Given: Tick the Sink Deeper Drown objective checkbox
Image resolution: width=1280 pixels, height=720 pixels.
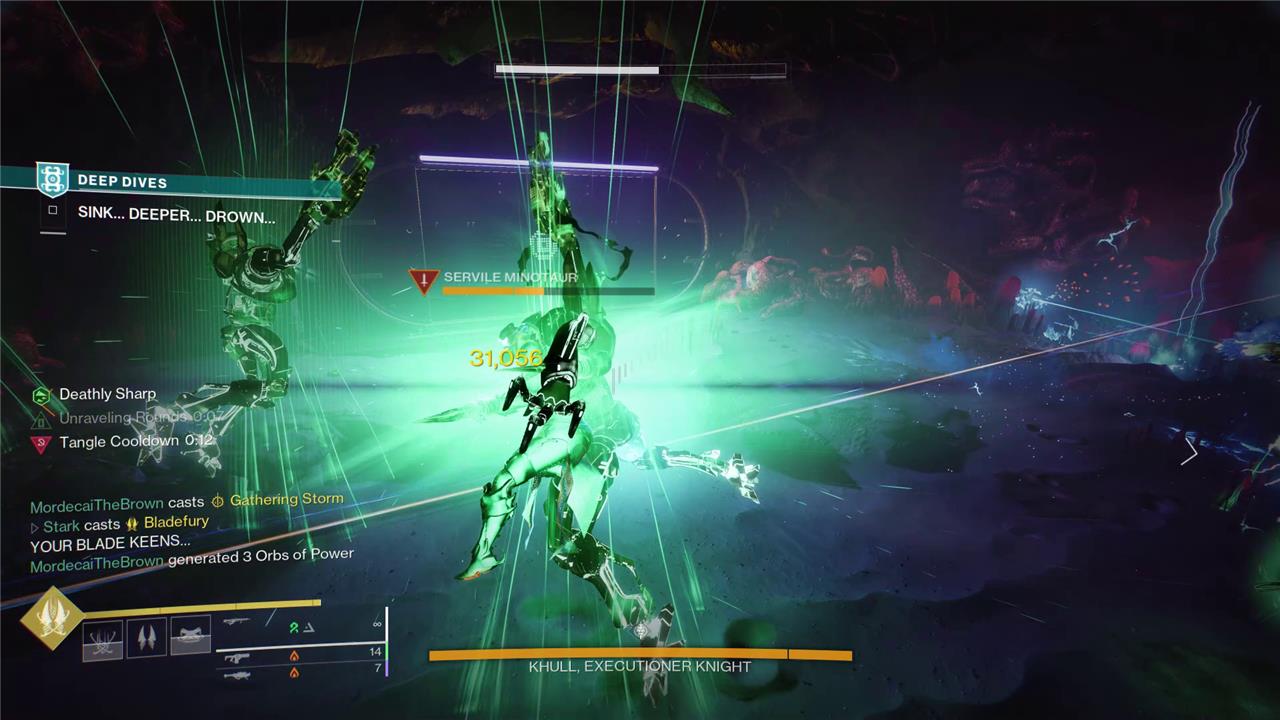Looking at the screenshot, I should 53,211.
